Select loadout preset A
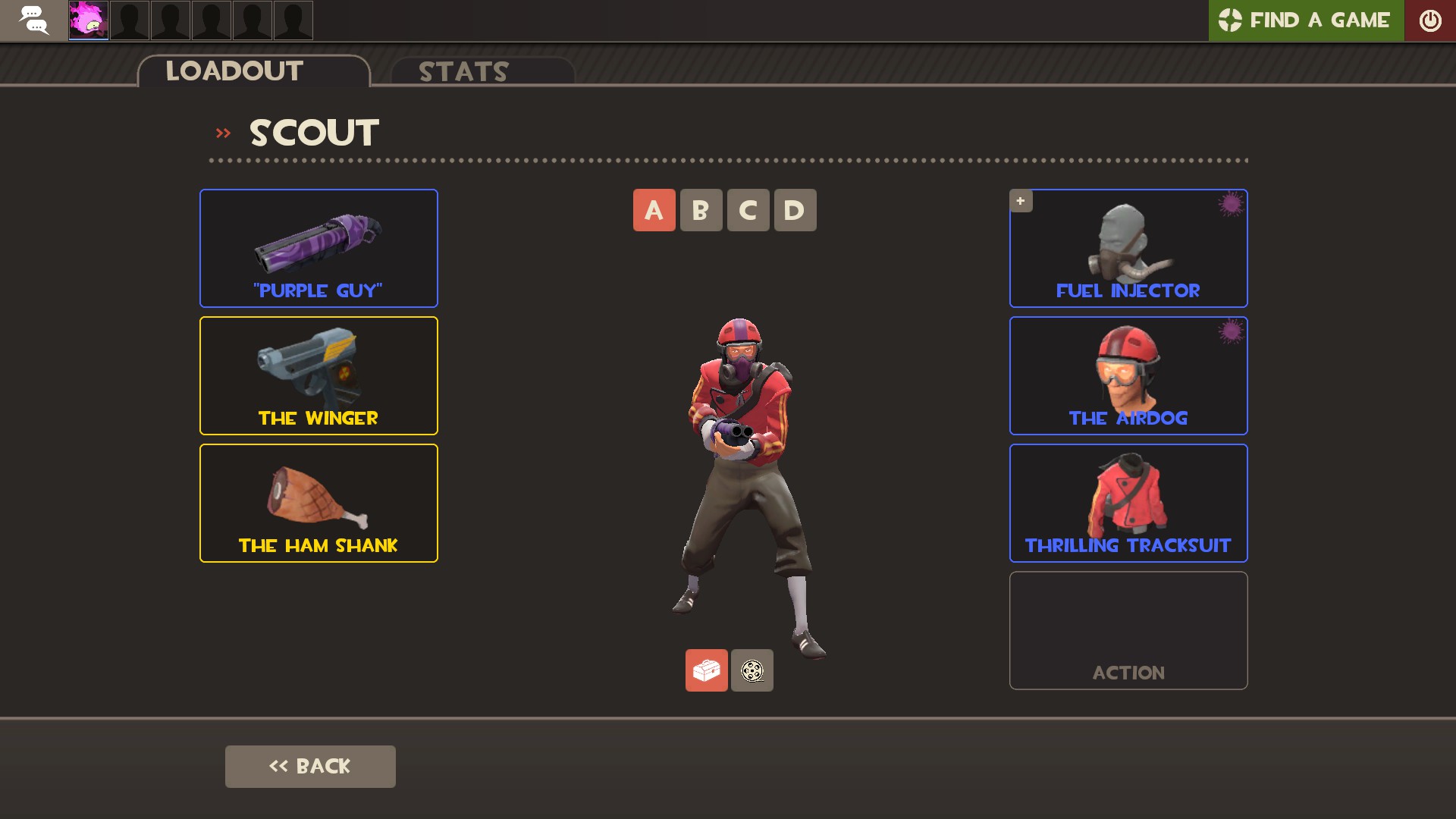 (x=654, y=210)
